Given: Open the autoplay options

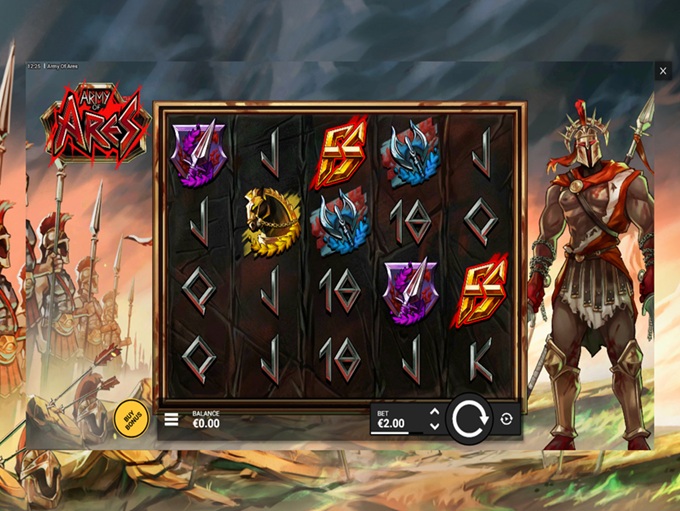Looking at the screenshot, I should pos(506,419).
